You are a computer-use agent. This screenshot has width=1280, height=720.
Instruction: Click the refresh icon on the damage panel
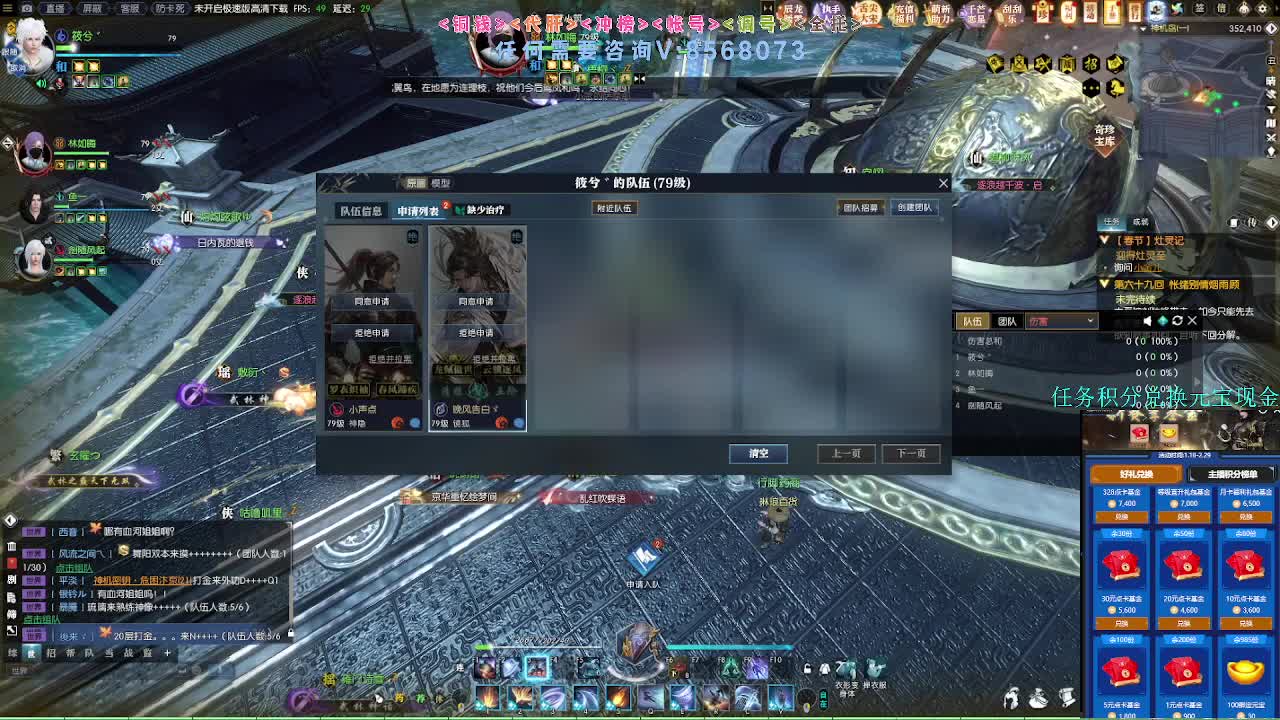point(1178,321)
